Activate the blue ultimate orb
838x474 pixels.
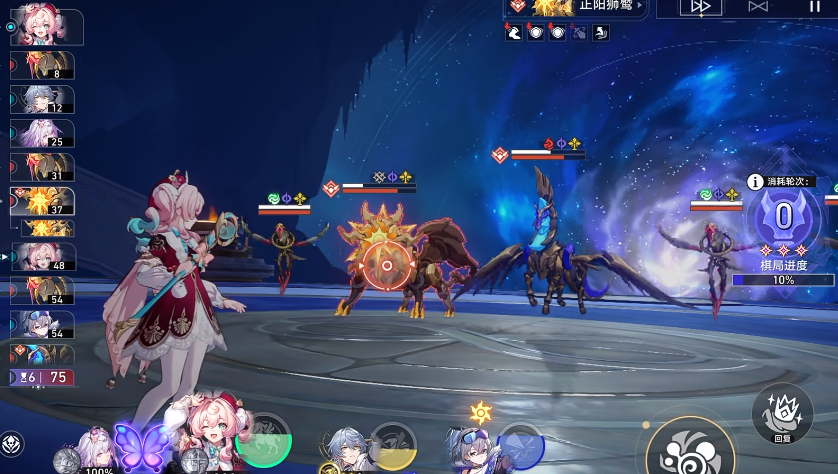coord(520,447)
